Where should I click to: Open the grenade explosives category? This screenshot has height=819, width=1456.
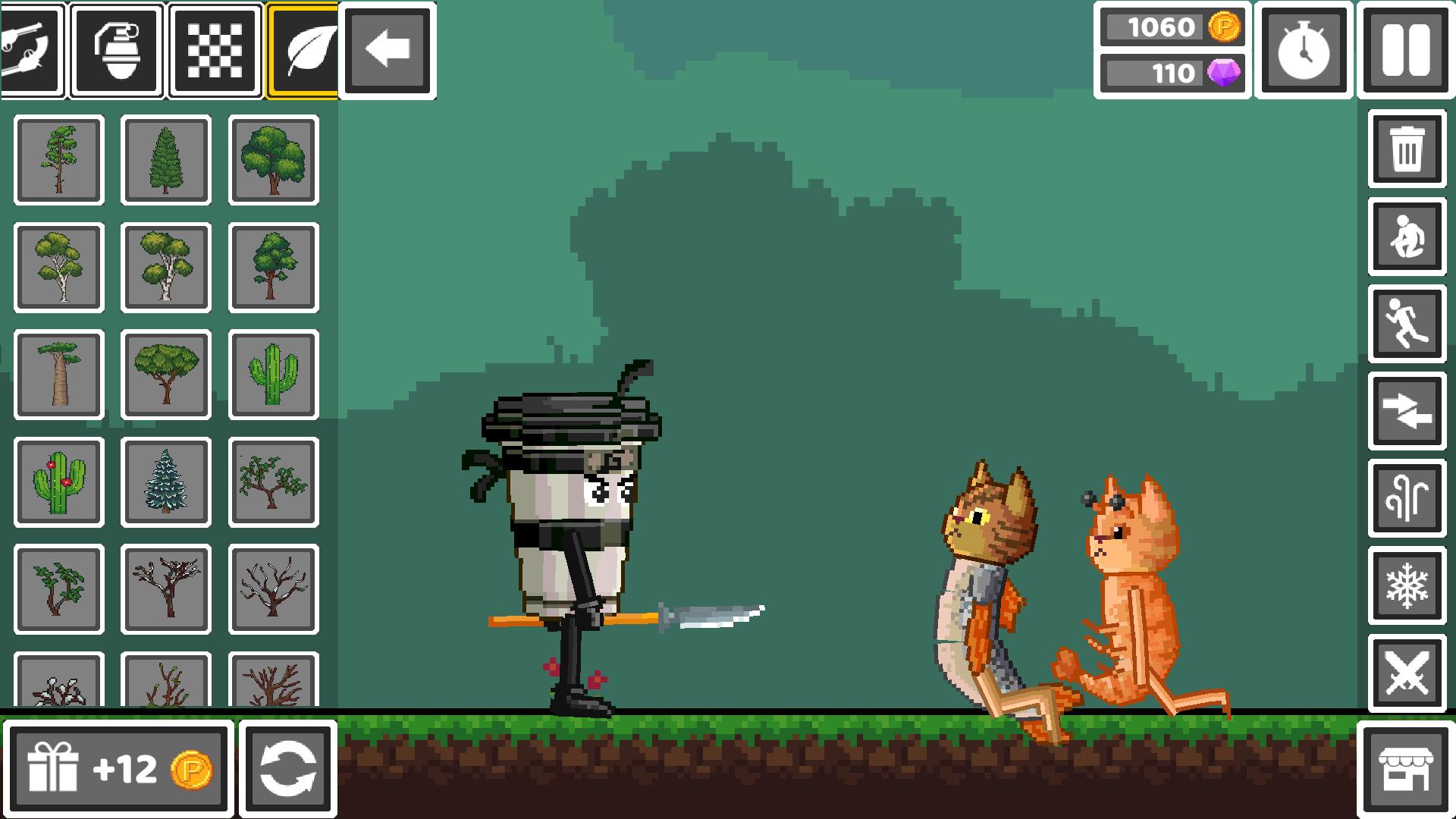(118, 51)
